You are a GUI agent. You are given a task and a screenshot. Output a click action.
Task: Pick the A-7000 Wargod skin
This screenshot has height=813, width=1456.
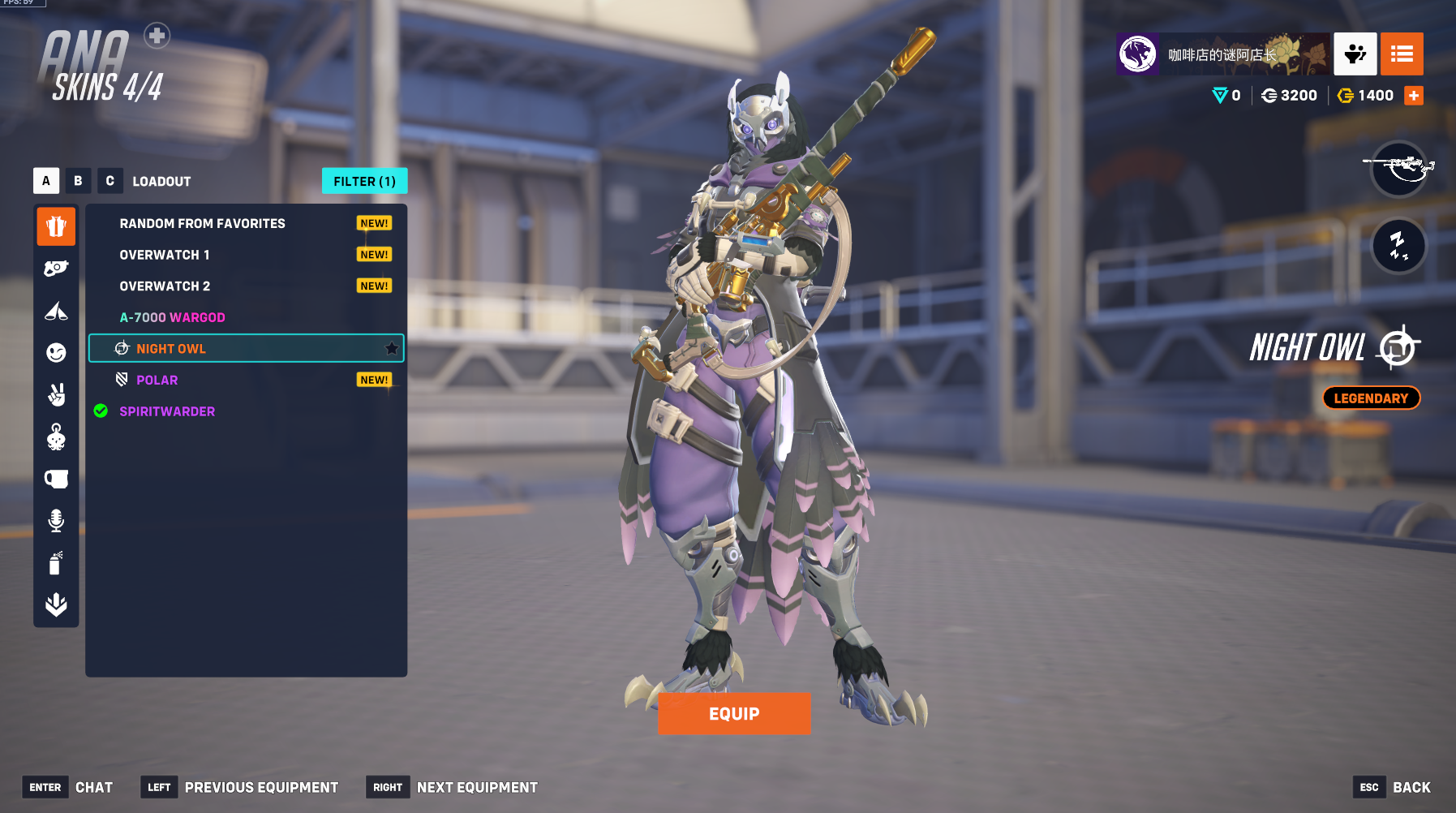172,317
